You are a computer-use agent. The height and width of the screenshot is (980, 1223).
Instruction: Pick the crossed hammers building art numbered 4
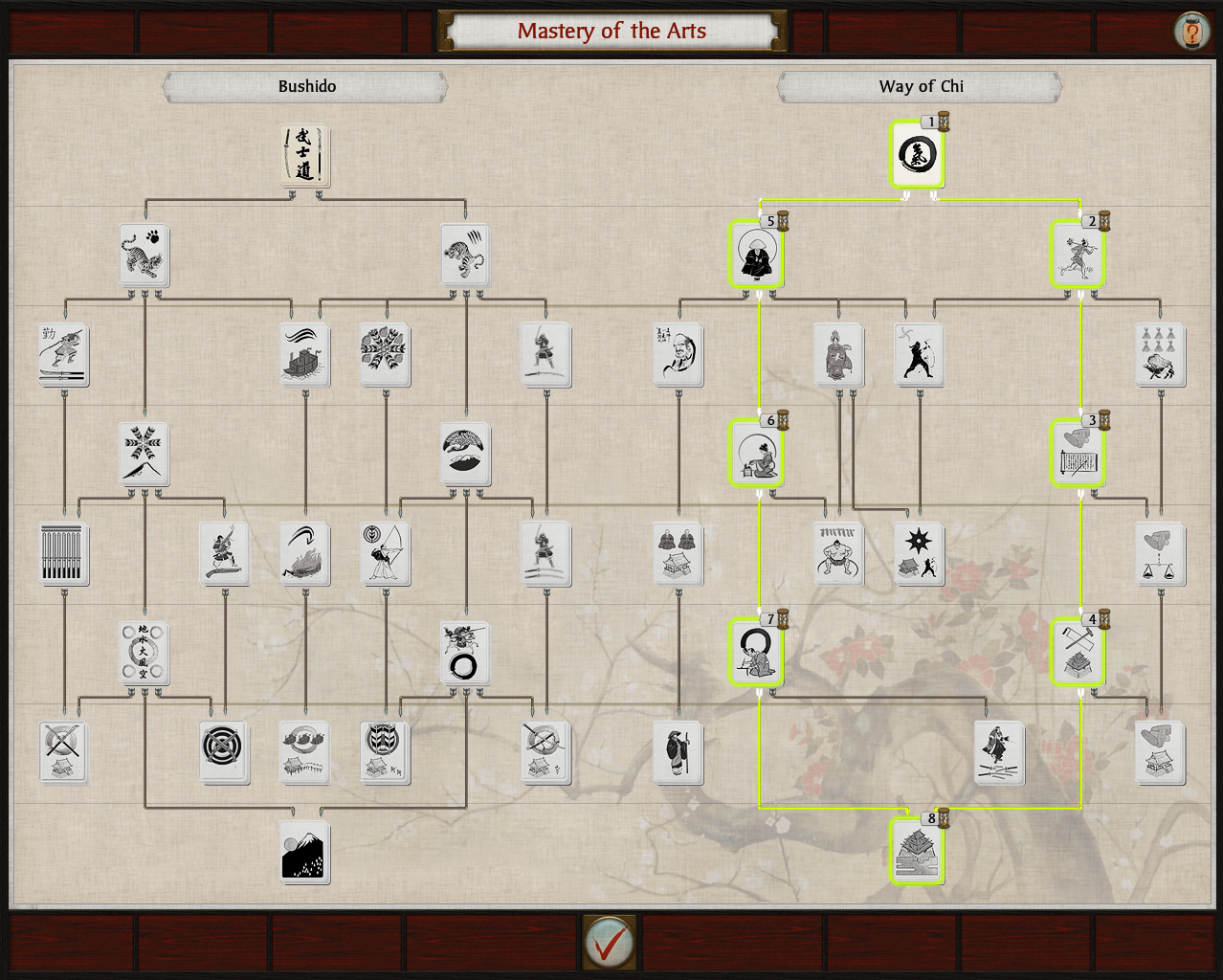1078,653
